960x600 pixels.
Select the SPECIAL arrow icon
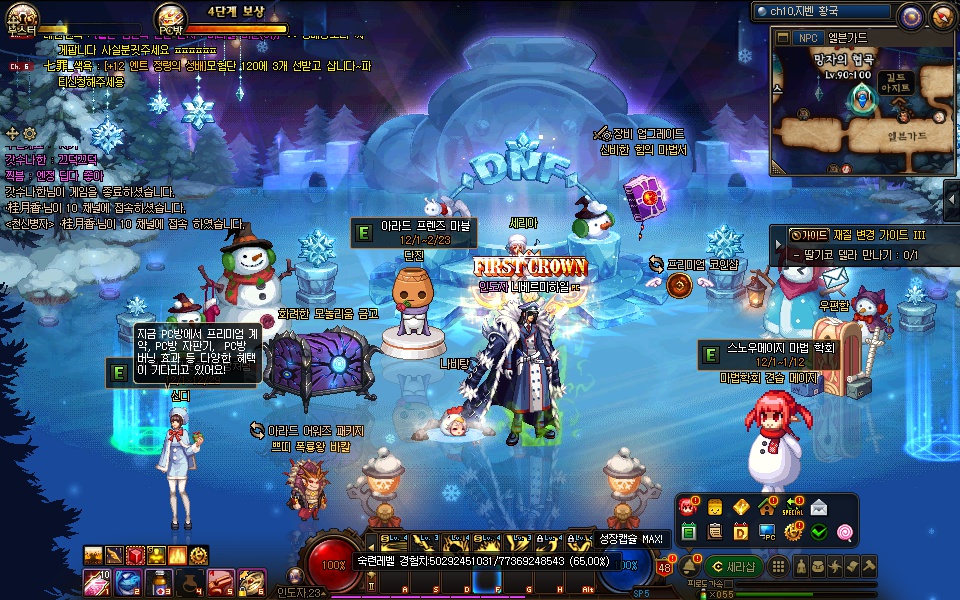tap(794, 507)
